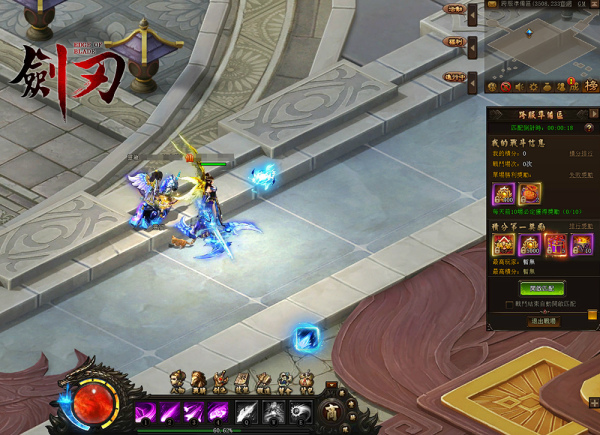Screen dimensions: 600x435
Task: Expand the 活動 activity side tab
Action: pos(455,11)
